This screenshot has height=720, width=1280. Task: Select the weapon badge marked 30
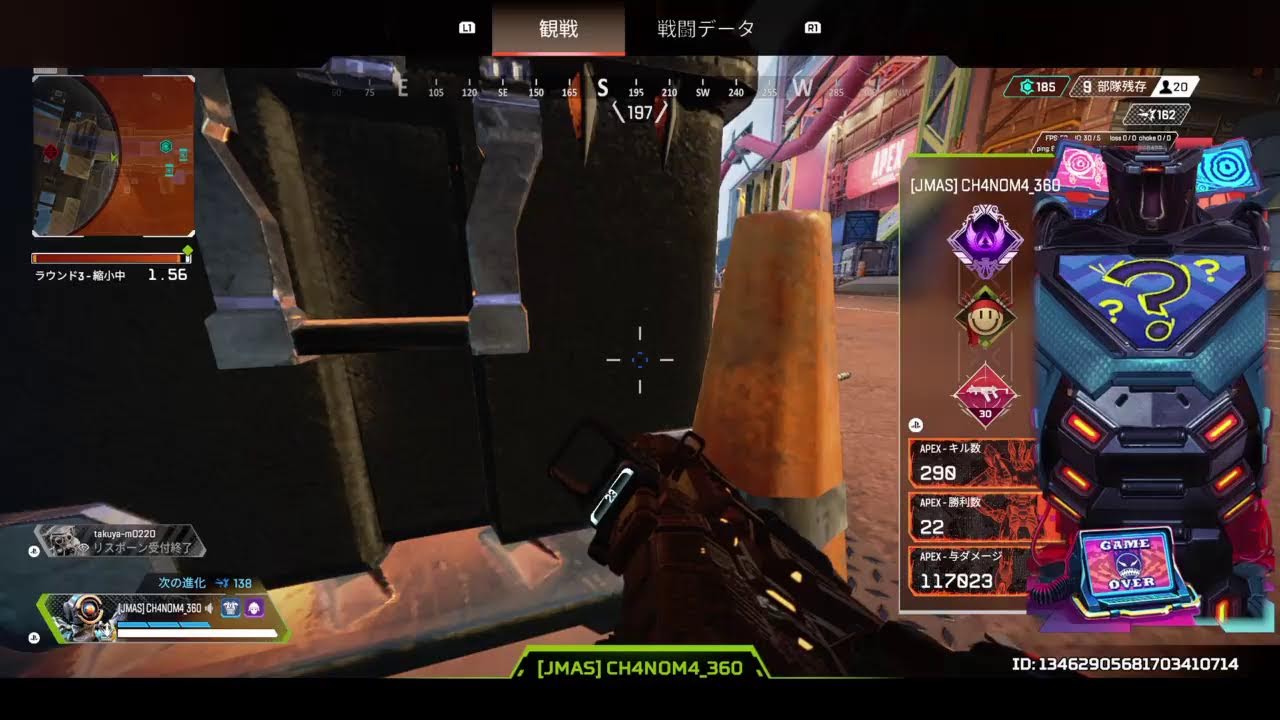pyautogui.click(x=985, y=394)
